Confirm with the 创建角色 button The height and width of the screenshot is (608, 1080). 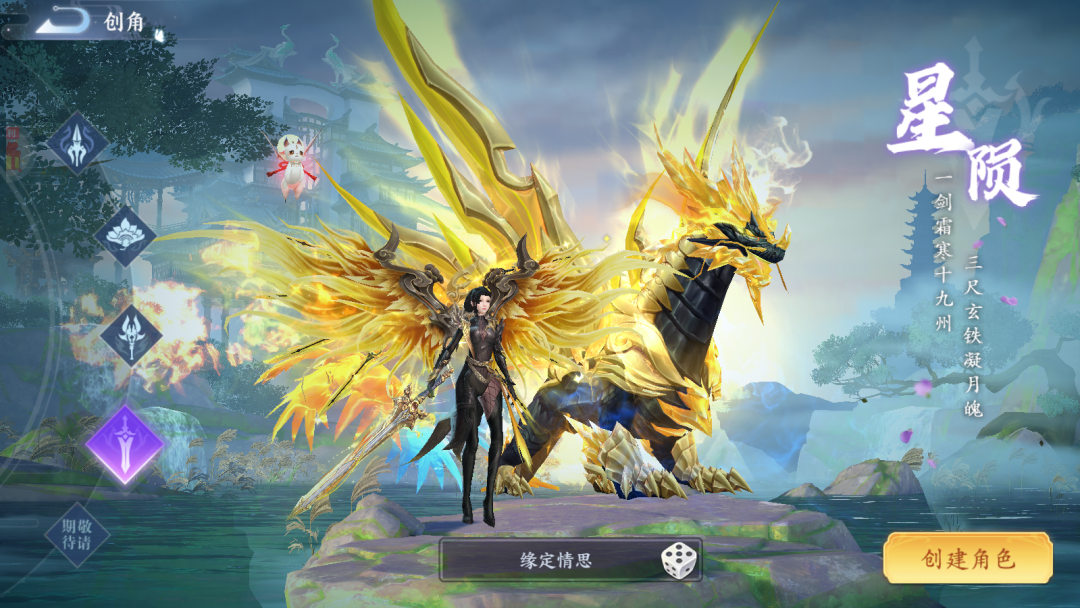tap(967, 558)
